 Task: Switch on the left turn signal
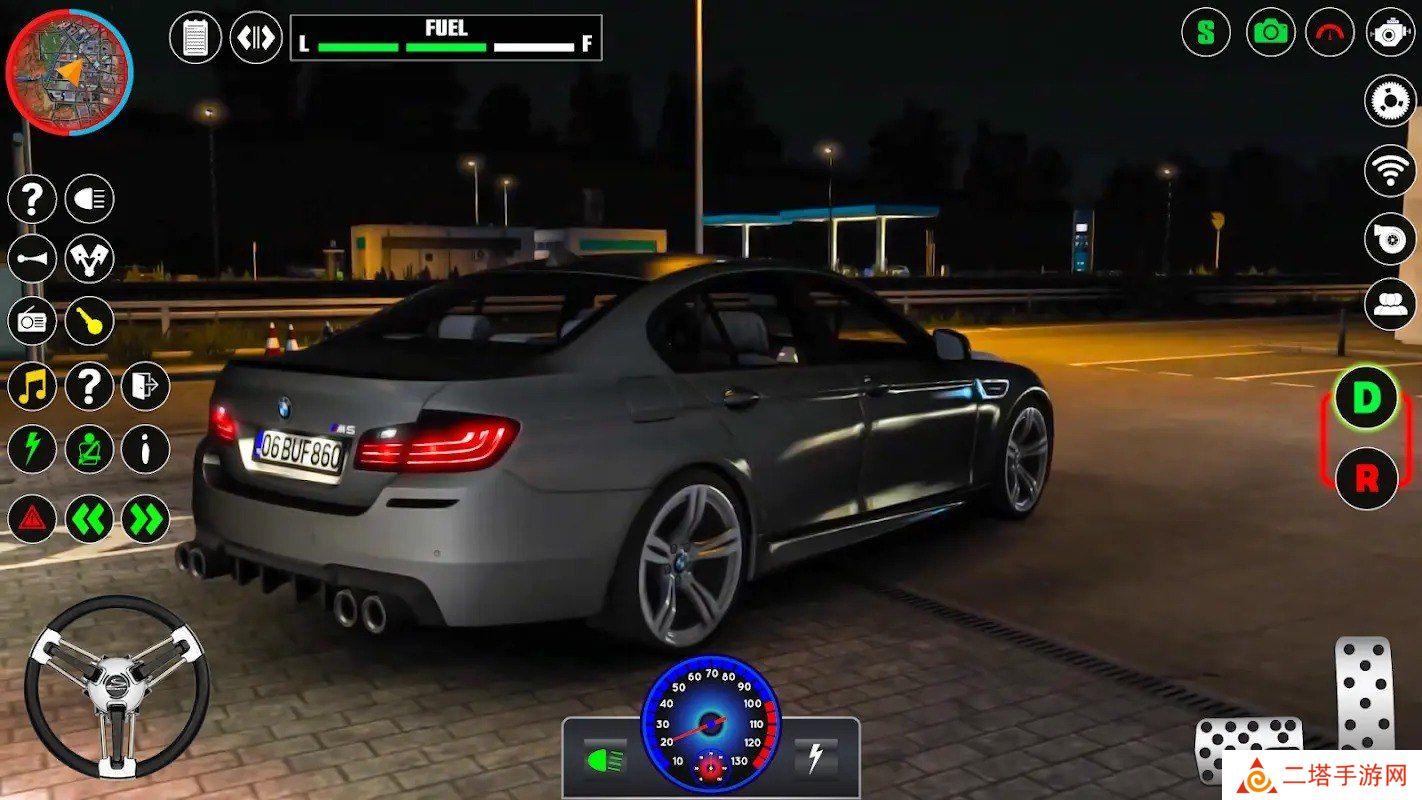pyautogui.click(x=90, y=519)
